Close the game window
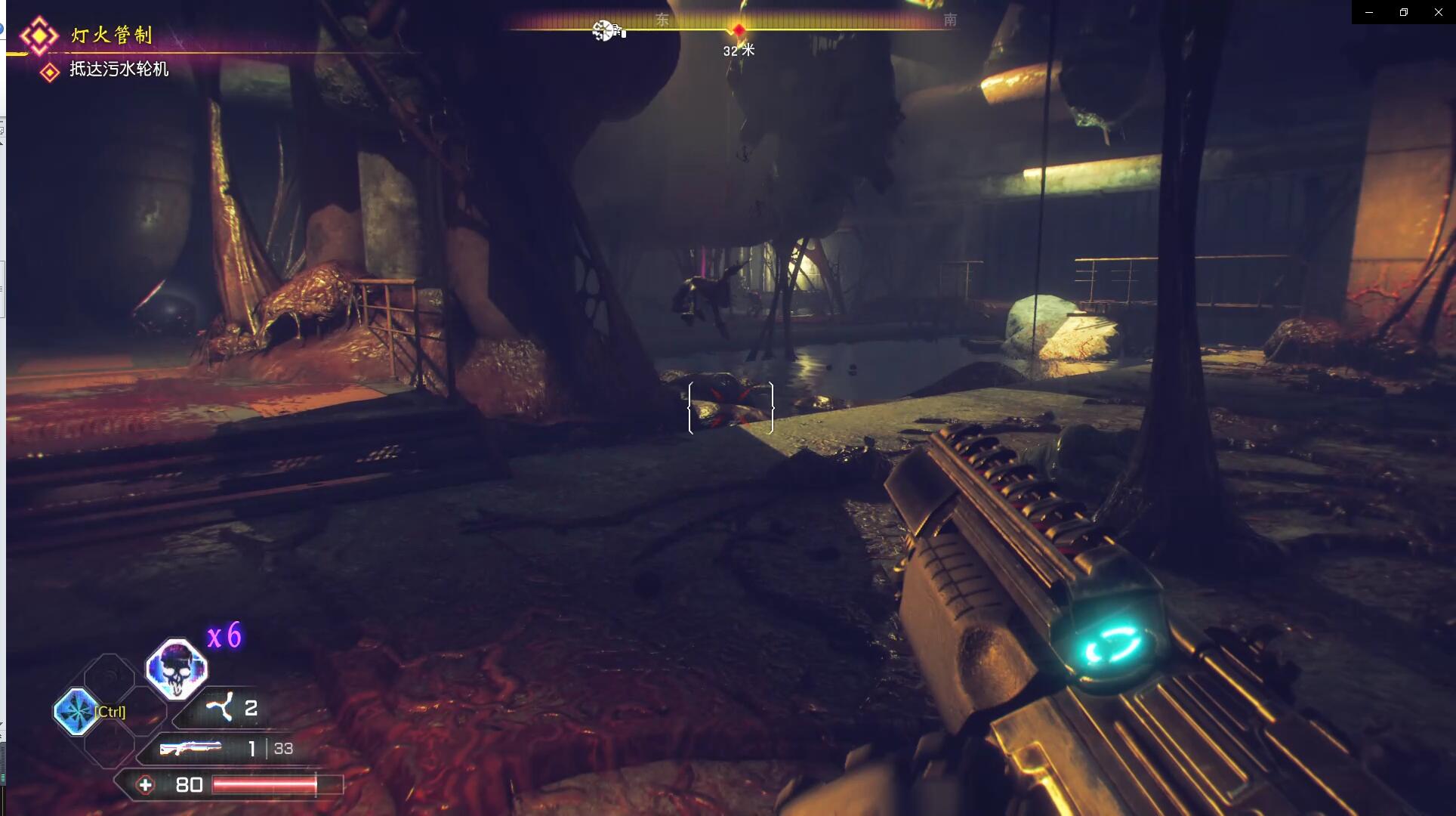The width and height of the screenshot is (1456, 816). (1438, 12)
